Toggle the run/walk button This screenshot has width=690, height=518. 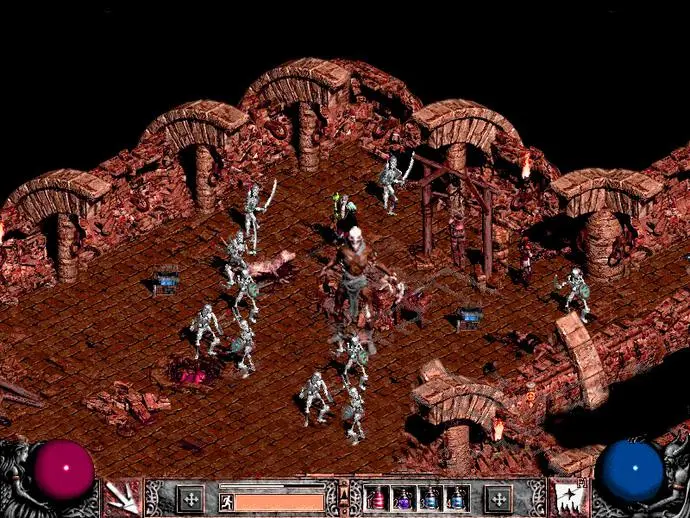(226, 500)
